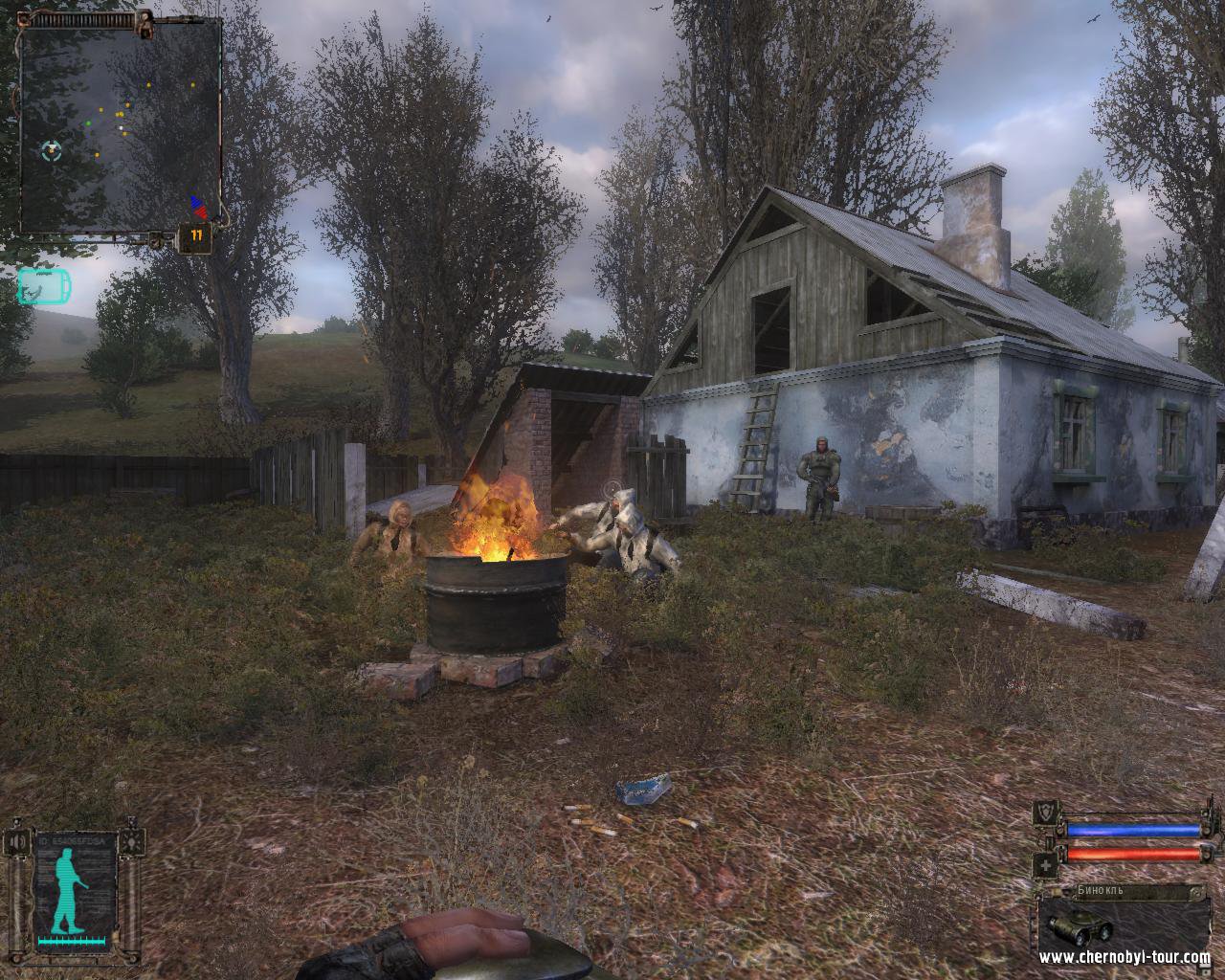
Task: Click the green dot on the minimap
Action: [88, 122]
